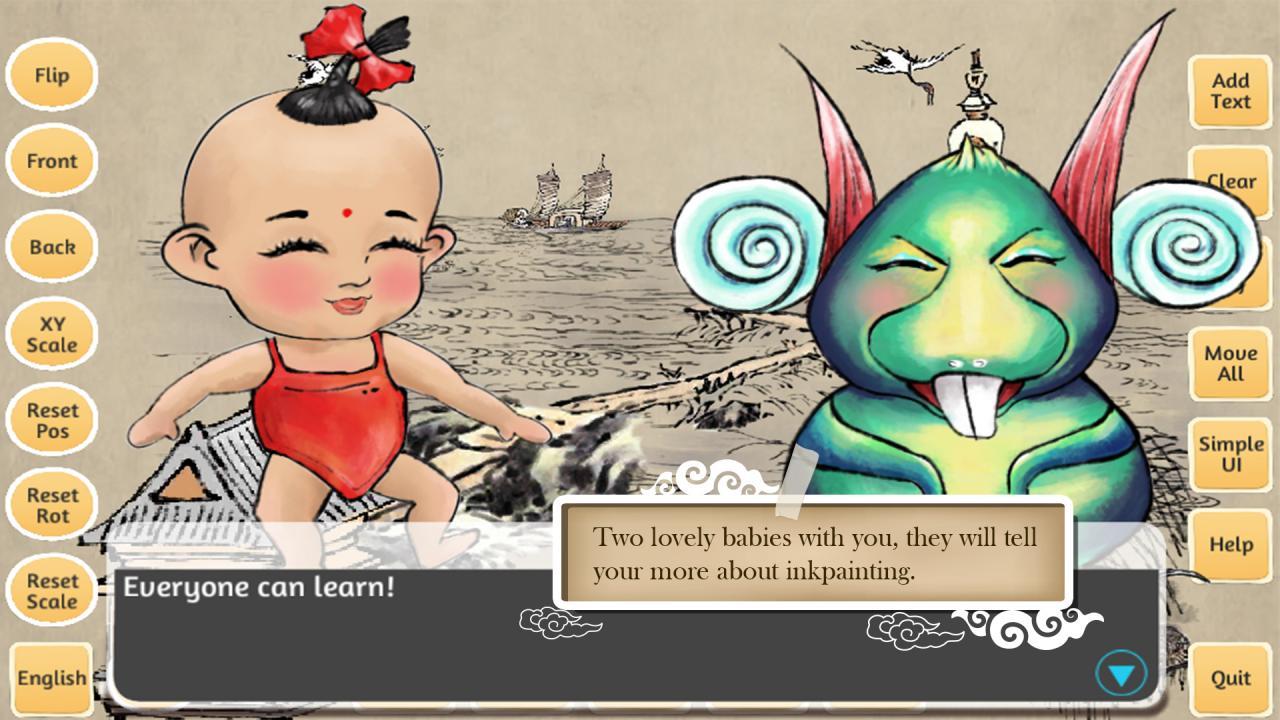The width and height of the screenshot is (1280, 720).
Task: Hit the Reset Scale button
Action: pyautogui.click(x=52, y=591)
